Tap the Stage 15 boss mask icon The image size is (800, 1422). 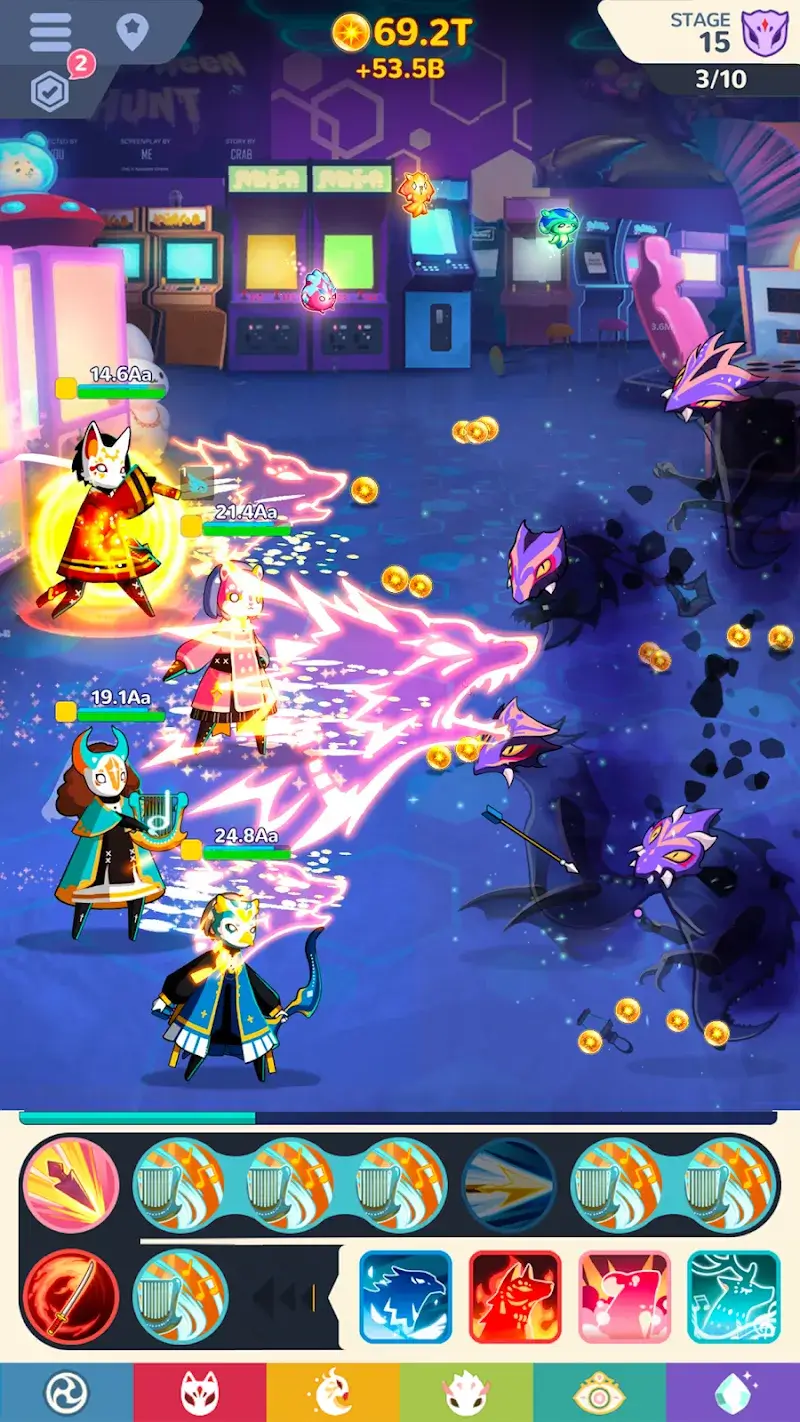[766, 32]
